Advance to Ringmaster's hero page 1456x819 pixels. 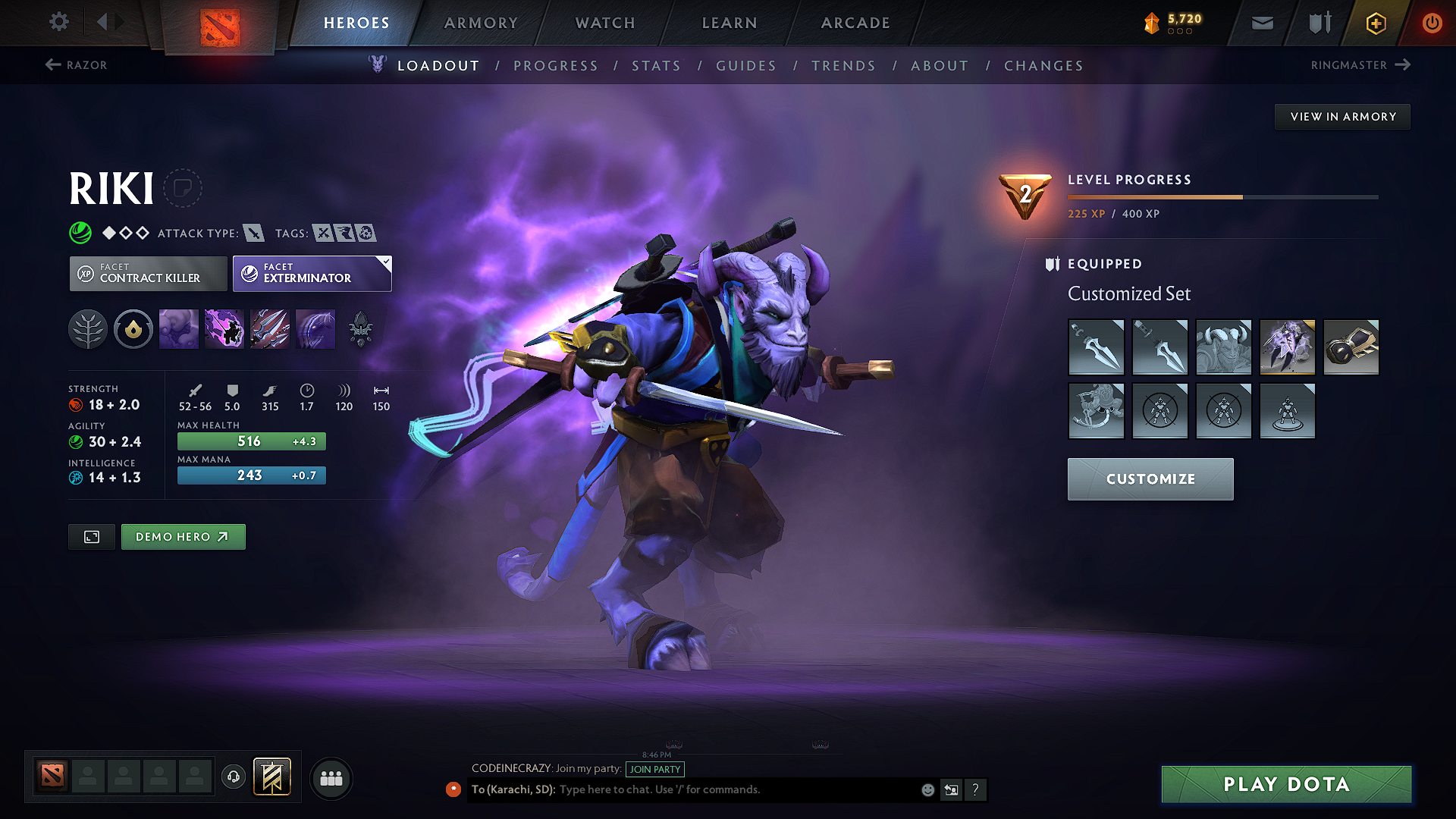(1361, 65)
